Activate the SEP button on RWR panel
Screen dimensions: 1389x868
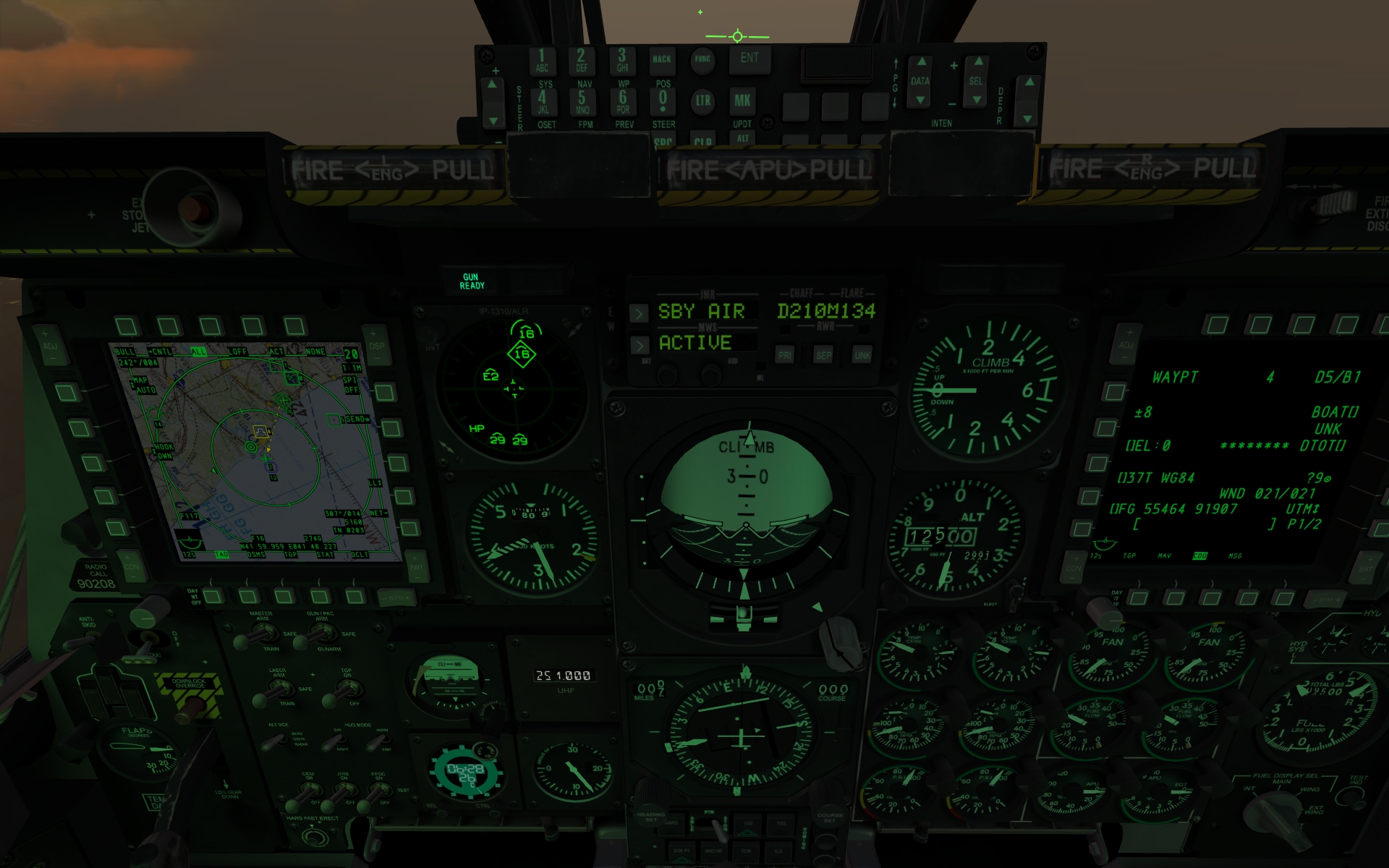point(823,355)
